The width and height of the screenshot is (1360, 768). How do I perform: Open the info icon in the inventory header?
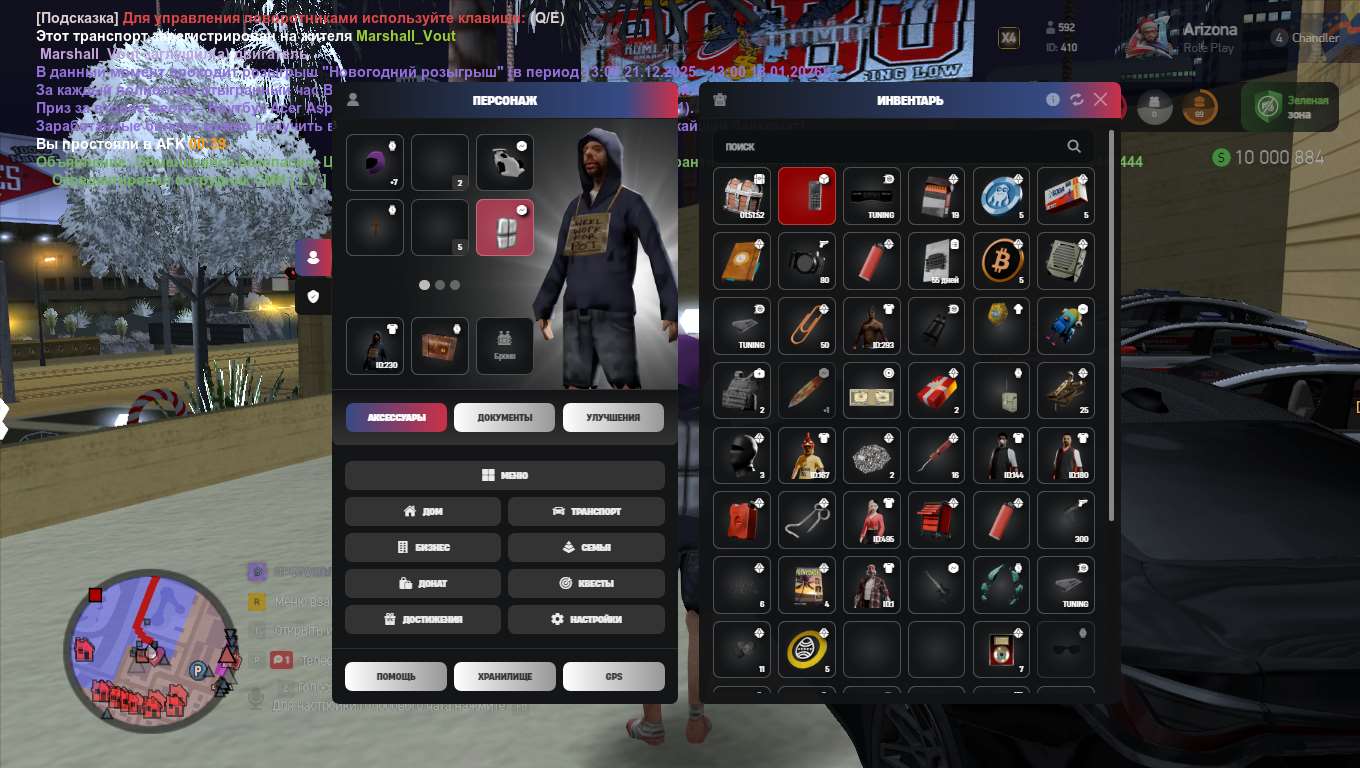1052,100
